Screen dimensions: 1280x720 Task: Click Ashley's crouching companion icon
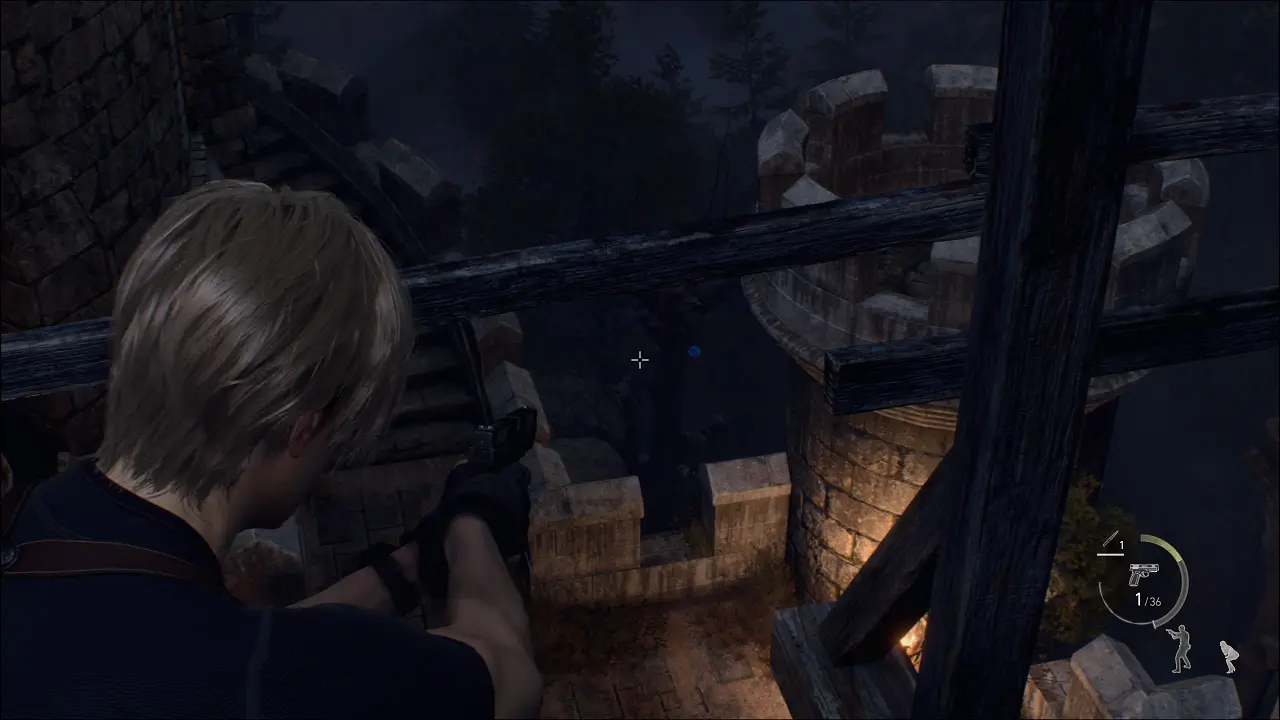click(1228, 656)
